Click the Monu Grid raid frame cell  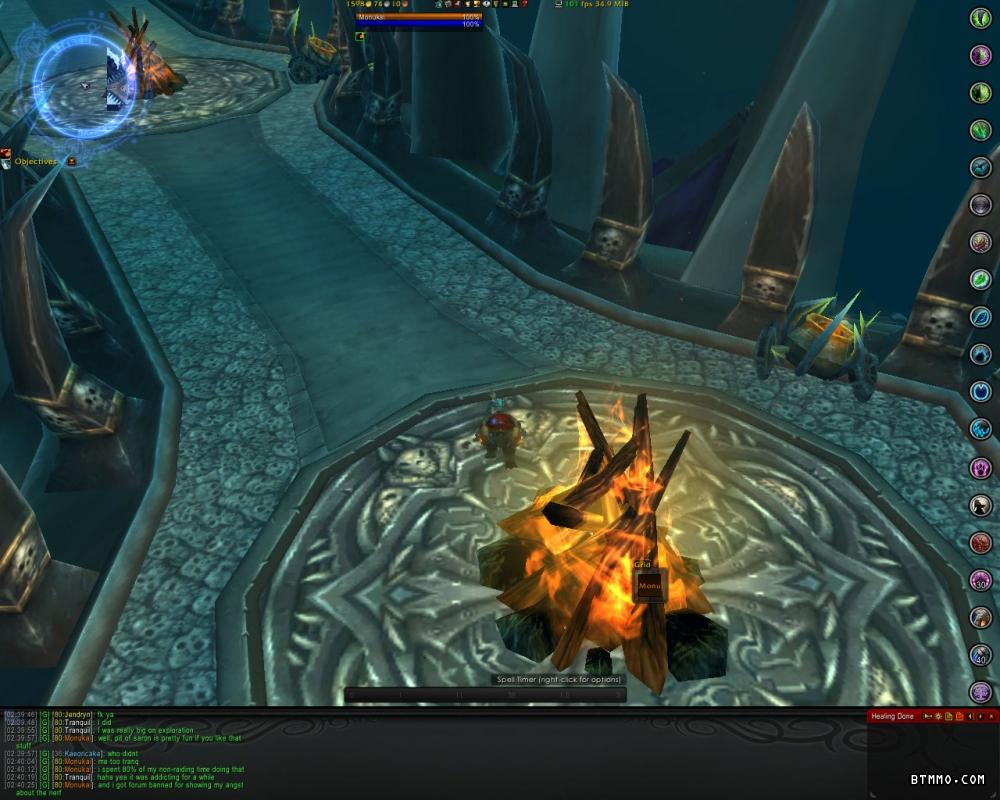point(649,585)
